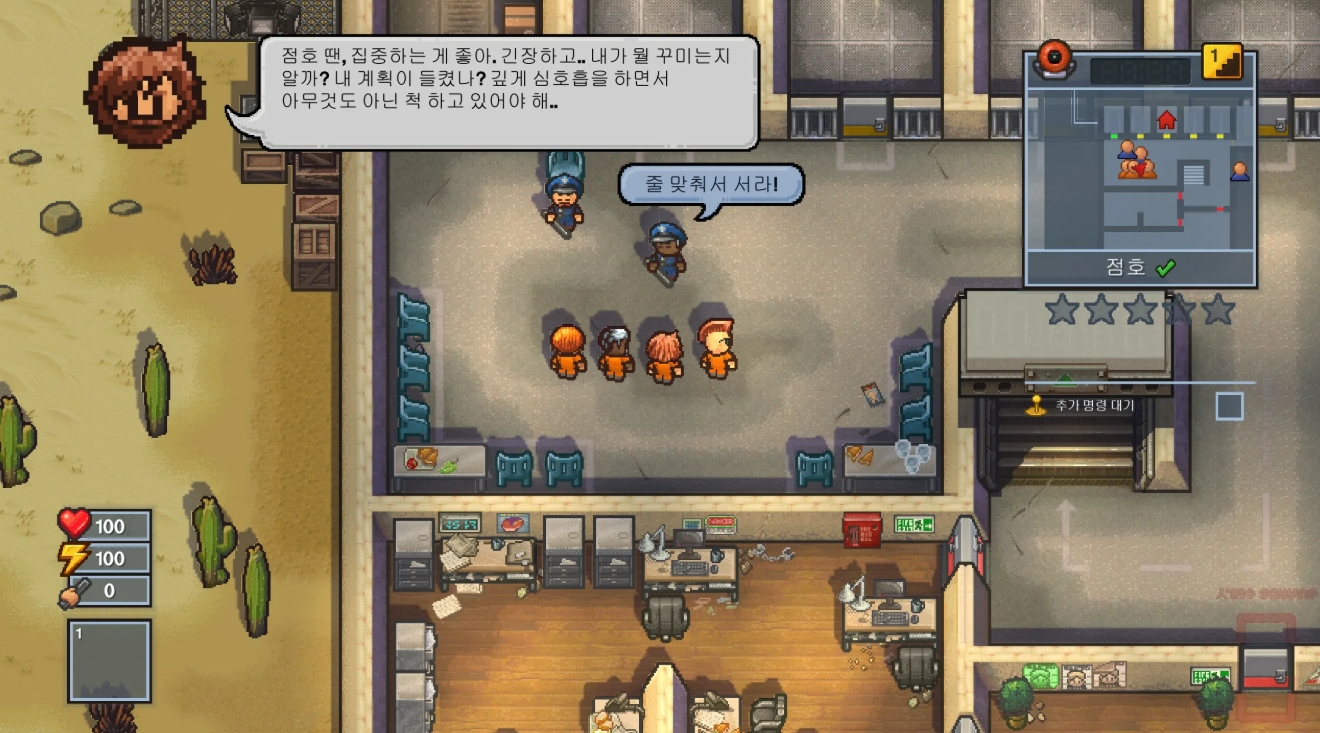Toggle the green checkmark beside 점호
The height and width of the screenshot is (733, 1320).
[1167, 267]
